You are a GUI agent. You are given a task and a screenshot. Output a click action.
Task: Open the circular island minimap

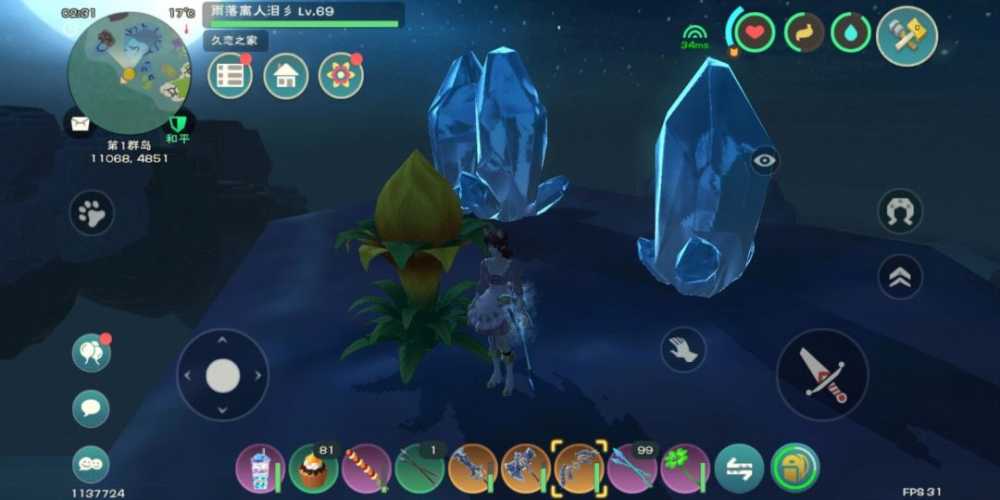point(128,73)
